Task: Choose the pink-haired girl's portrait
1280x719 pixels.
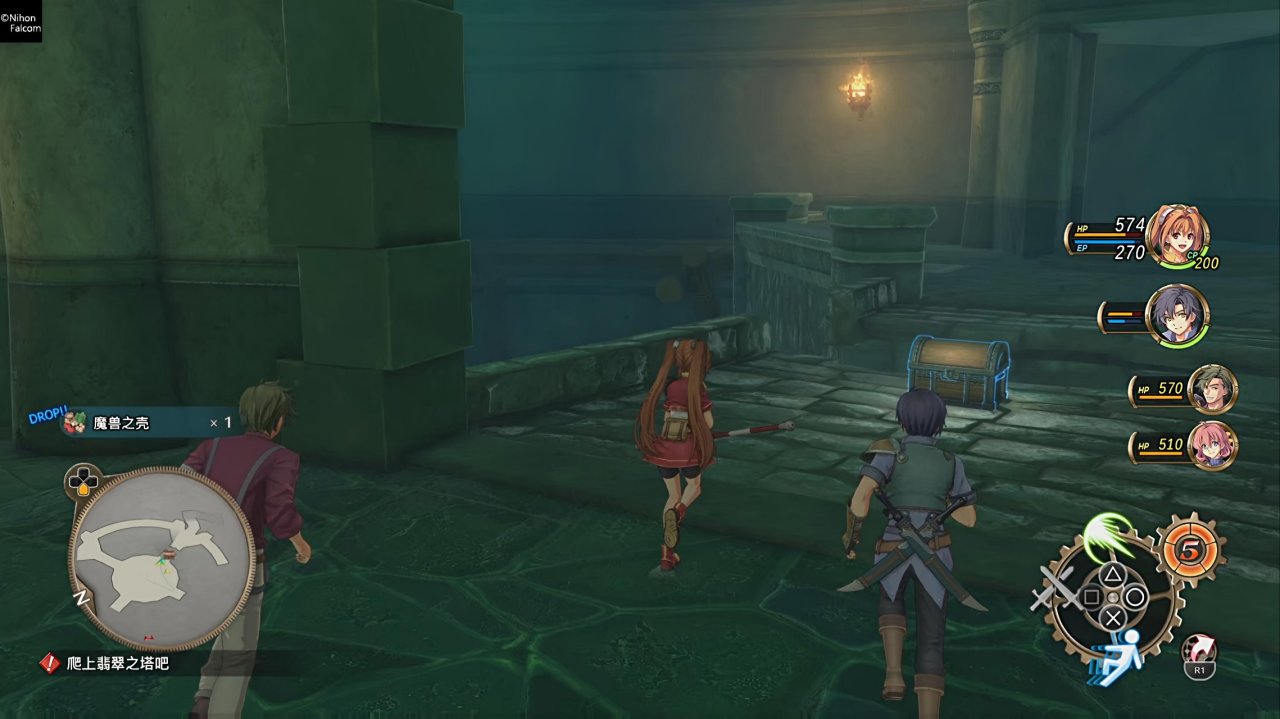Action: (1212, 445)
